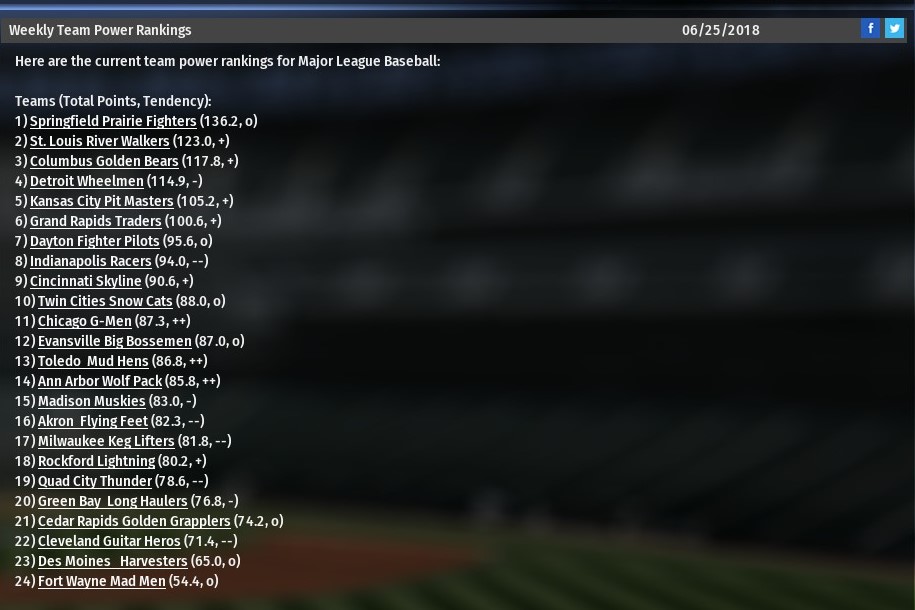Select Indianapolis Racers from the rankings
Image resolution: width=915 pixels, height=610 pixels.
pos(91,261)
